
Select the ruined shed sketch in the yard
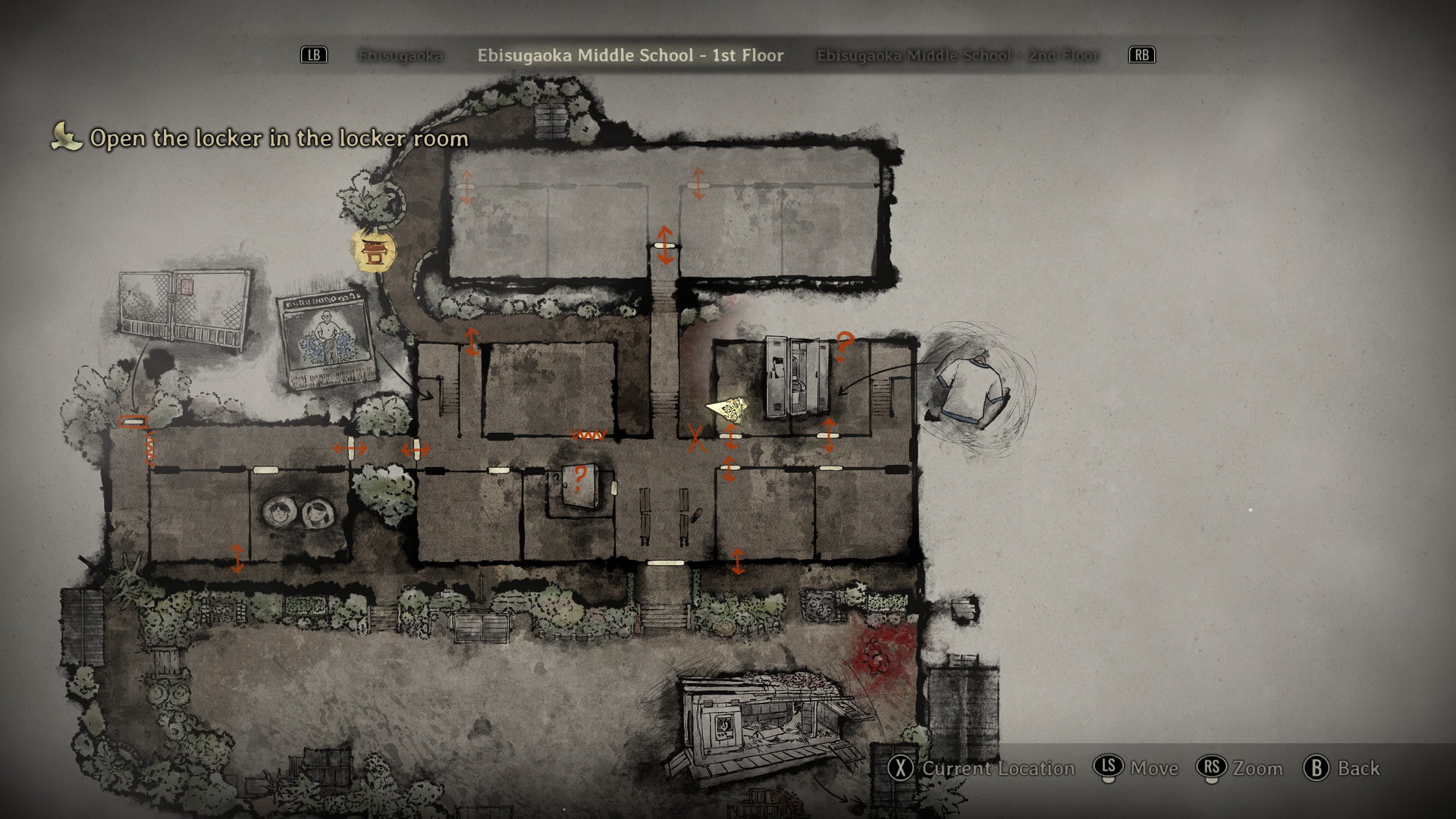(x=766, y=725)
